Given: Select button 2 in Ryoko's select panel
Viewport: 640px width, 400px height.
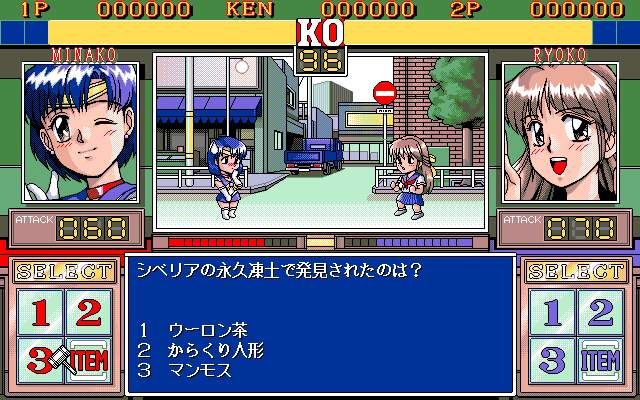Looking at the screenshot, I should [600, 313].
